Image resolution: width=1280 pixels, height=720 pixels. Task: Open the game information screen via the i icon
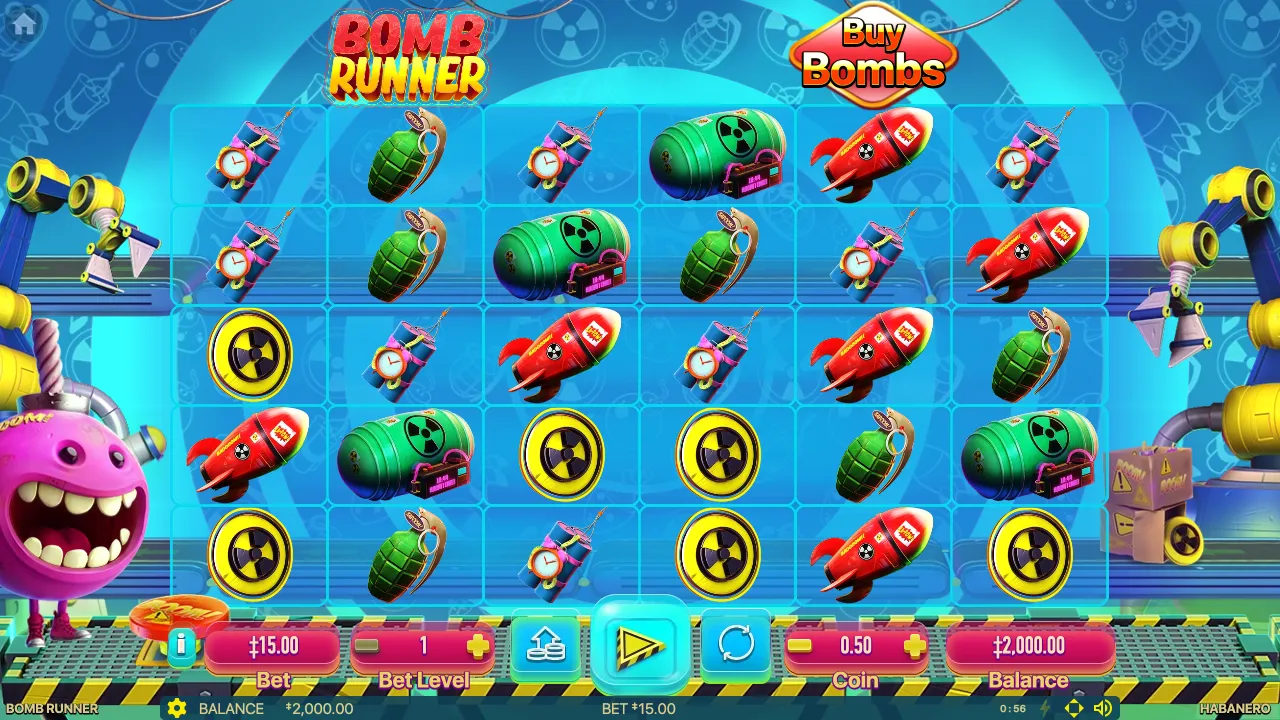(181, 644)
